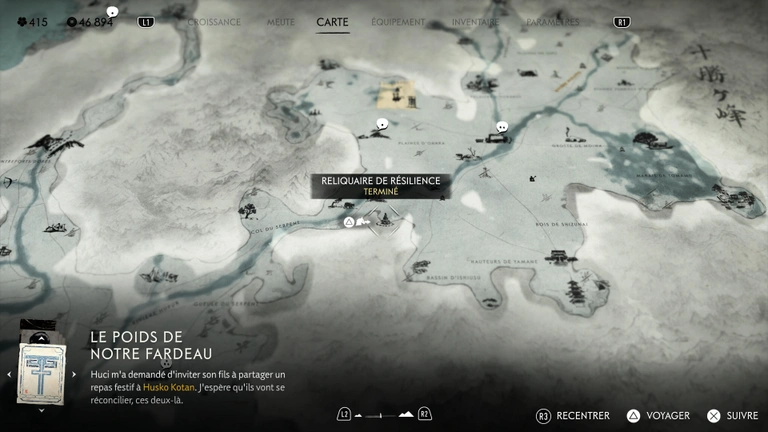Cycle quest card downward with the down arrow
The width and height of the screenshot is (768, 432).
coord(41,410)
